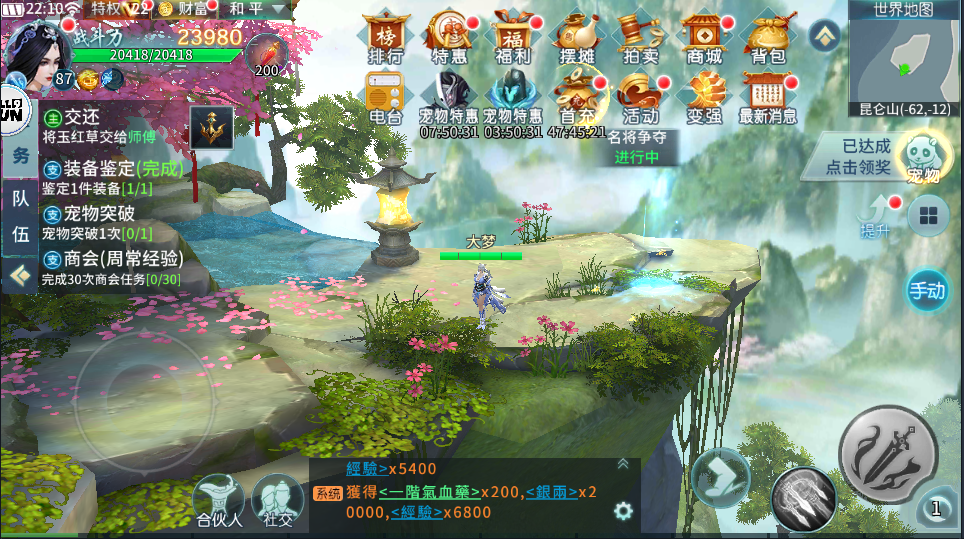Open the 福利 welfare rewards
The width and height of the screenshot is (964, 539).
point(512,38)
